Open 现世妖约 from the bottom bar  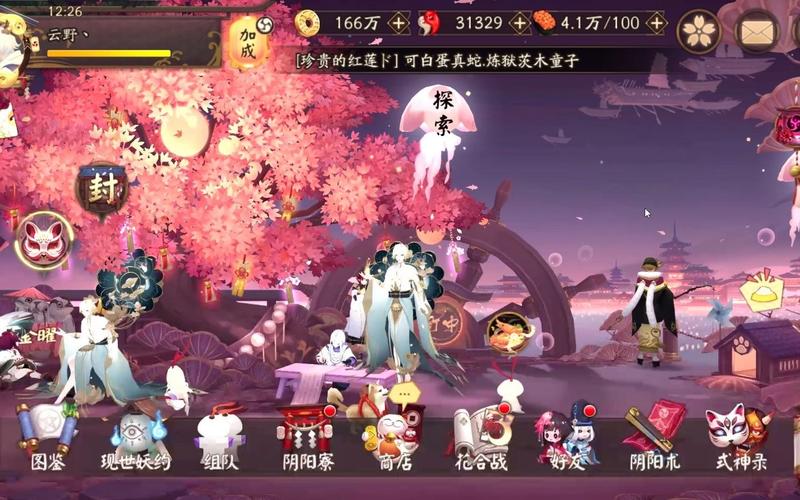point(135,437)
